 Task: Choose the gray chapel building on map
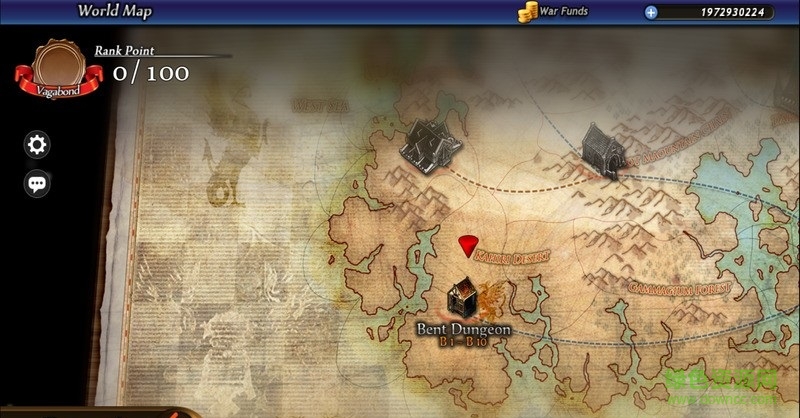click(x=602, y=150)
